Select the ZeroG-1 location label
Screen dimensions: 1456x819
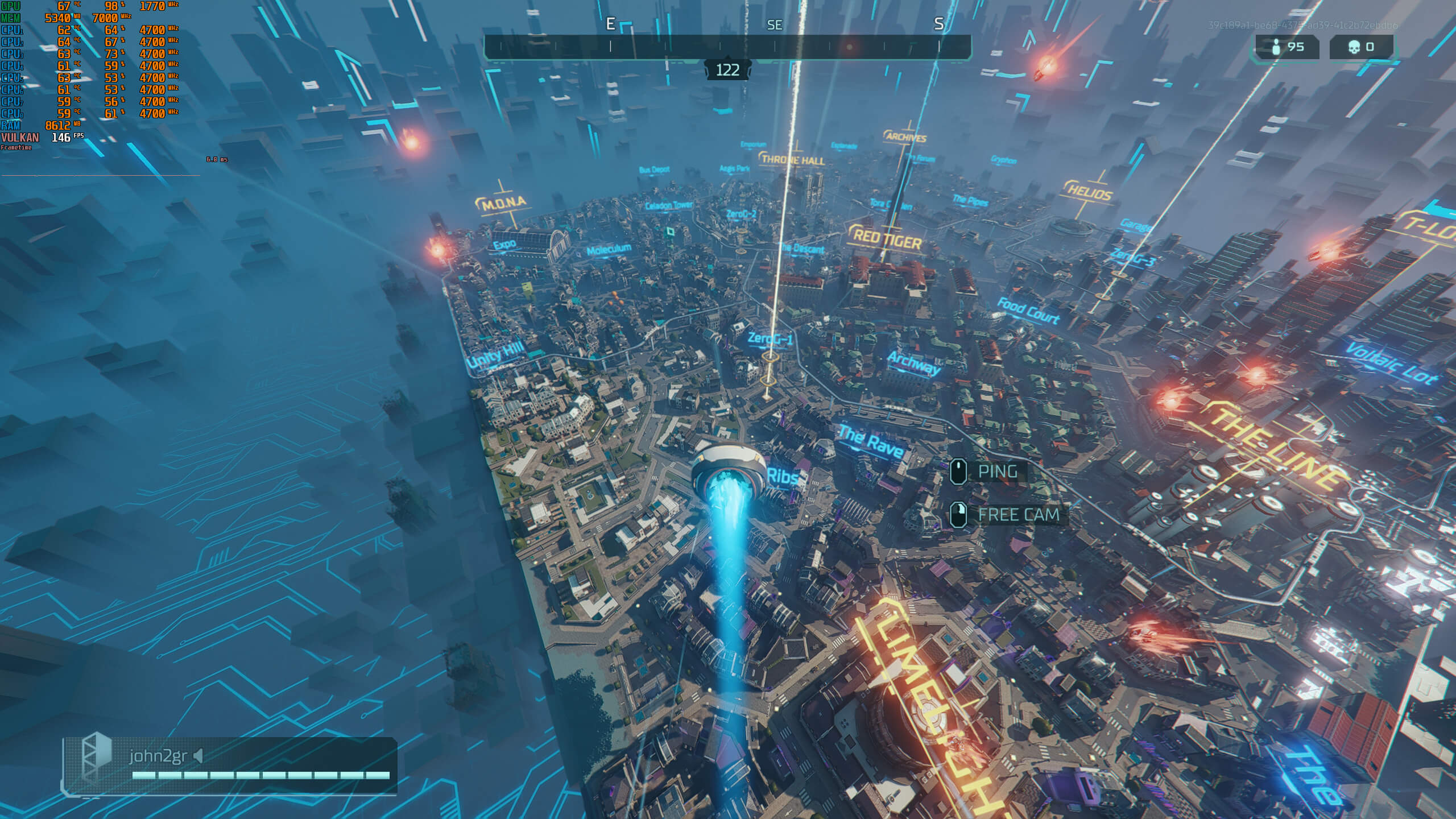point(770,339)
